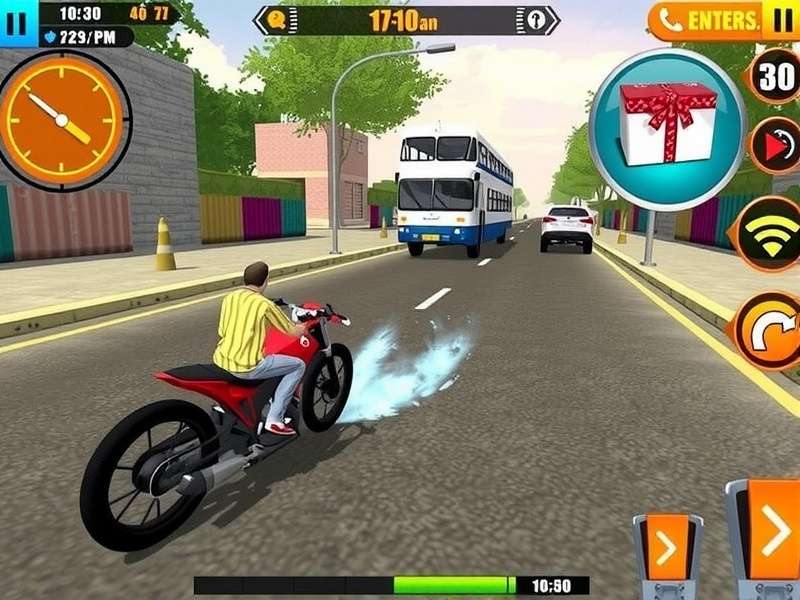The width and height of the screenshot is (800, 600).
Task: Tap the larger orange arrow pedal at screen edge
Action: coord(771,532)
